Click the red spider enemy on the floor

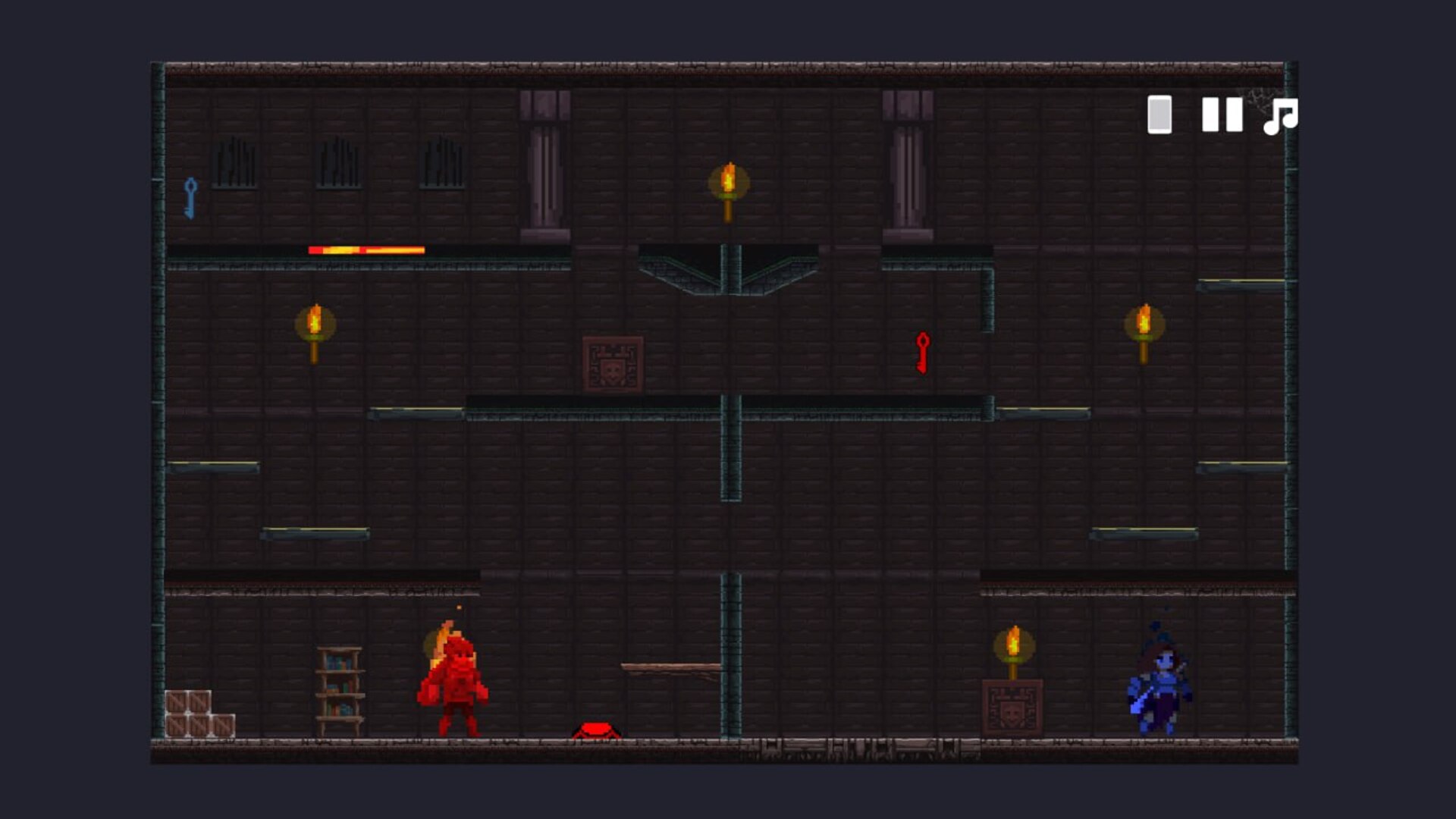(597, 730)
